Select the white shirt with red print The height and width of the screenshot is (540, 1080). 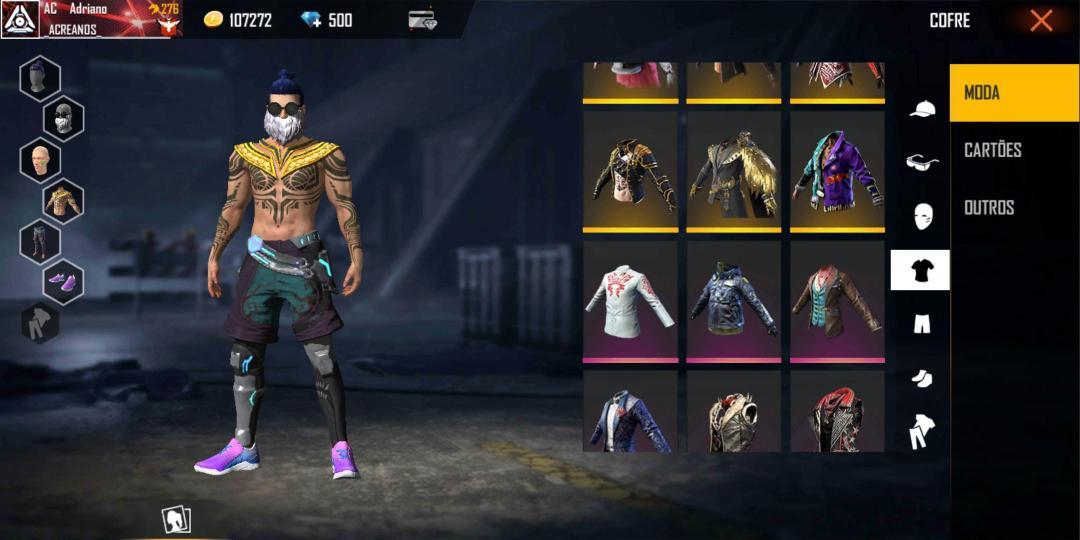coord(630,302)
